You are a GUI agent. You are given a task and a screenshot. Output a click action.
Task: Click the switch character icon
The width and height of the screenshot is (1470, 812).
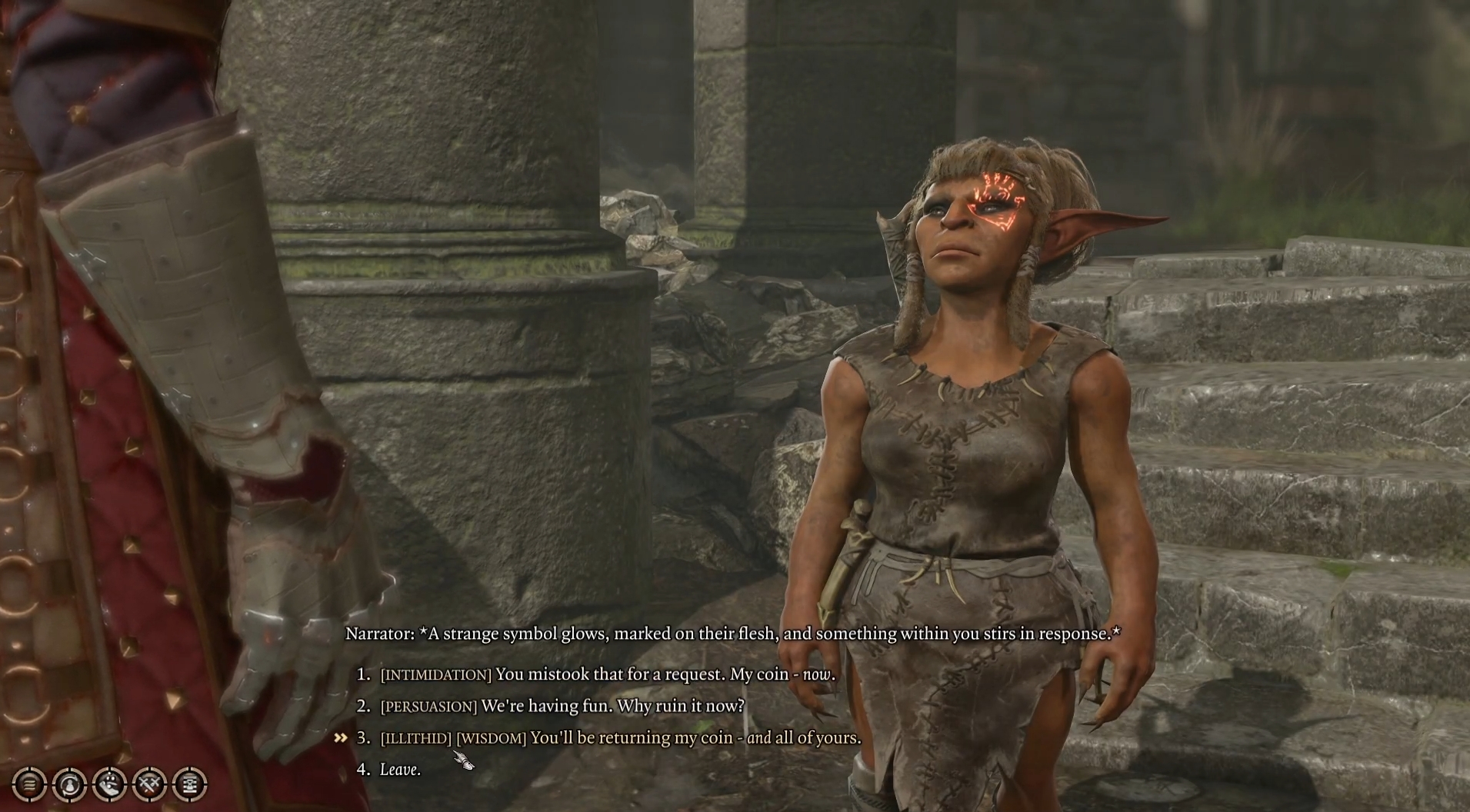(69, 784)
